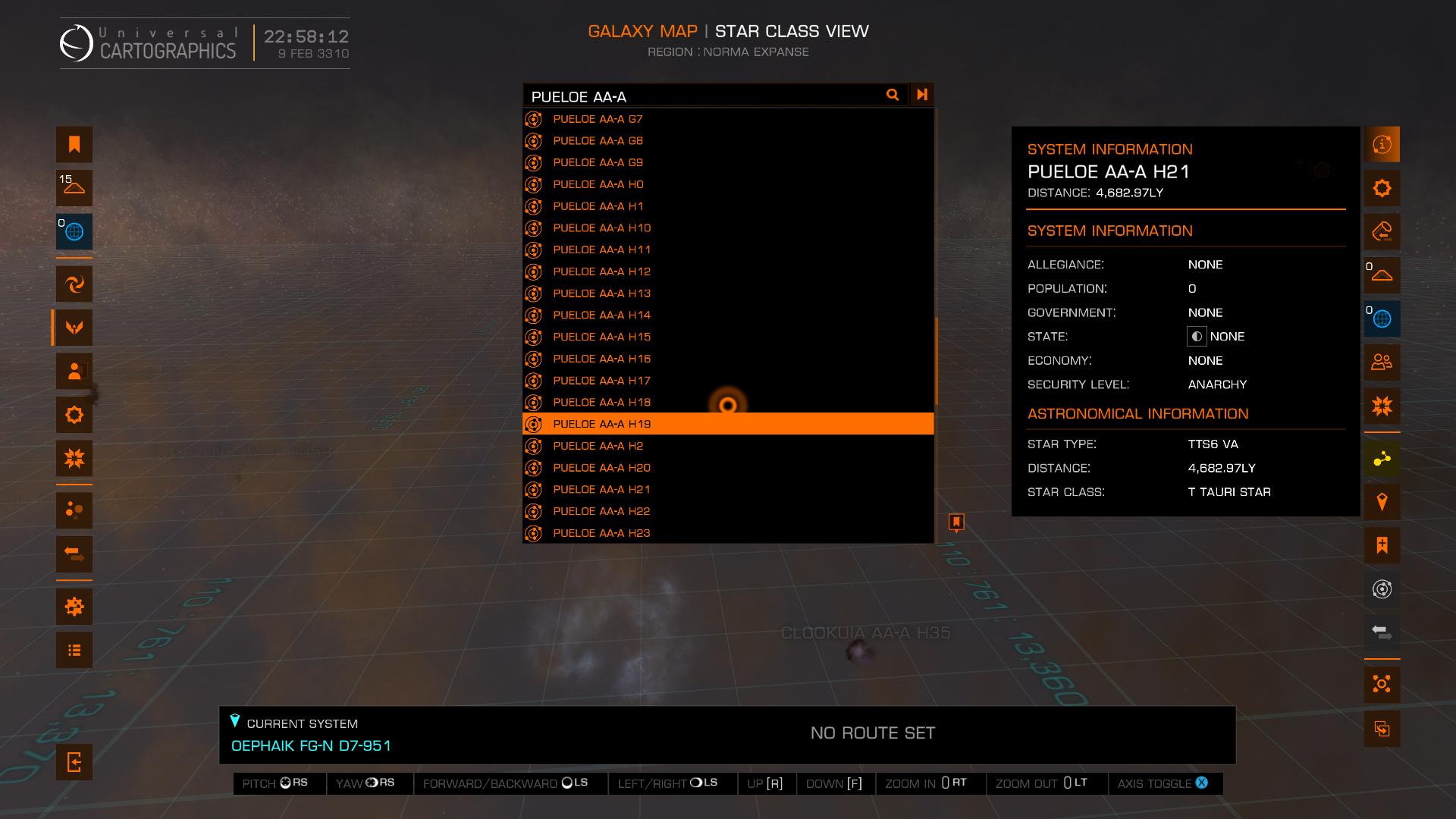This screenshot has height=819, width=1456.
Task: Click the map pin location icon
Action: [x=1382, y=502]
